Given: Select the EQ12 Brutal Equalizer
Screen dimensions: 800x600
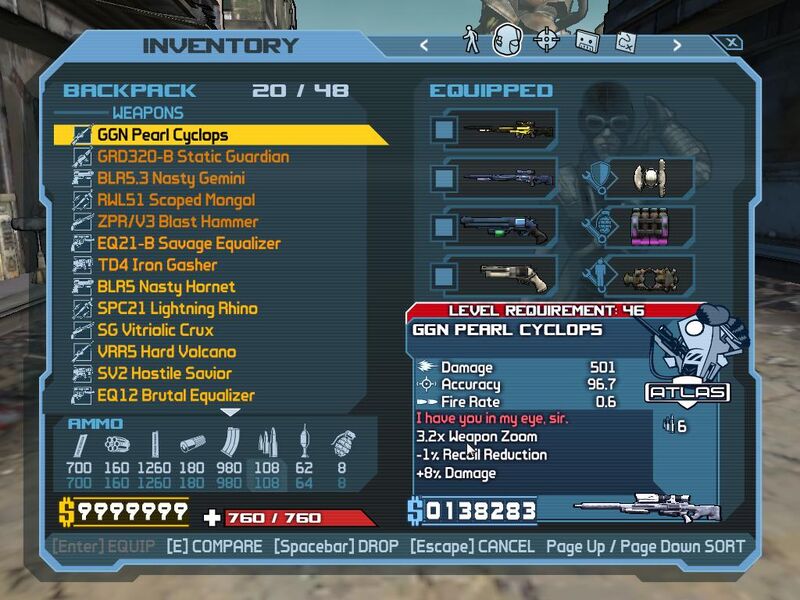Looking at the screenshot, I should [175, 395].
